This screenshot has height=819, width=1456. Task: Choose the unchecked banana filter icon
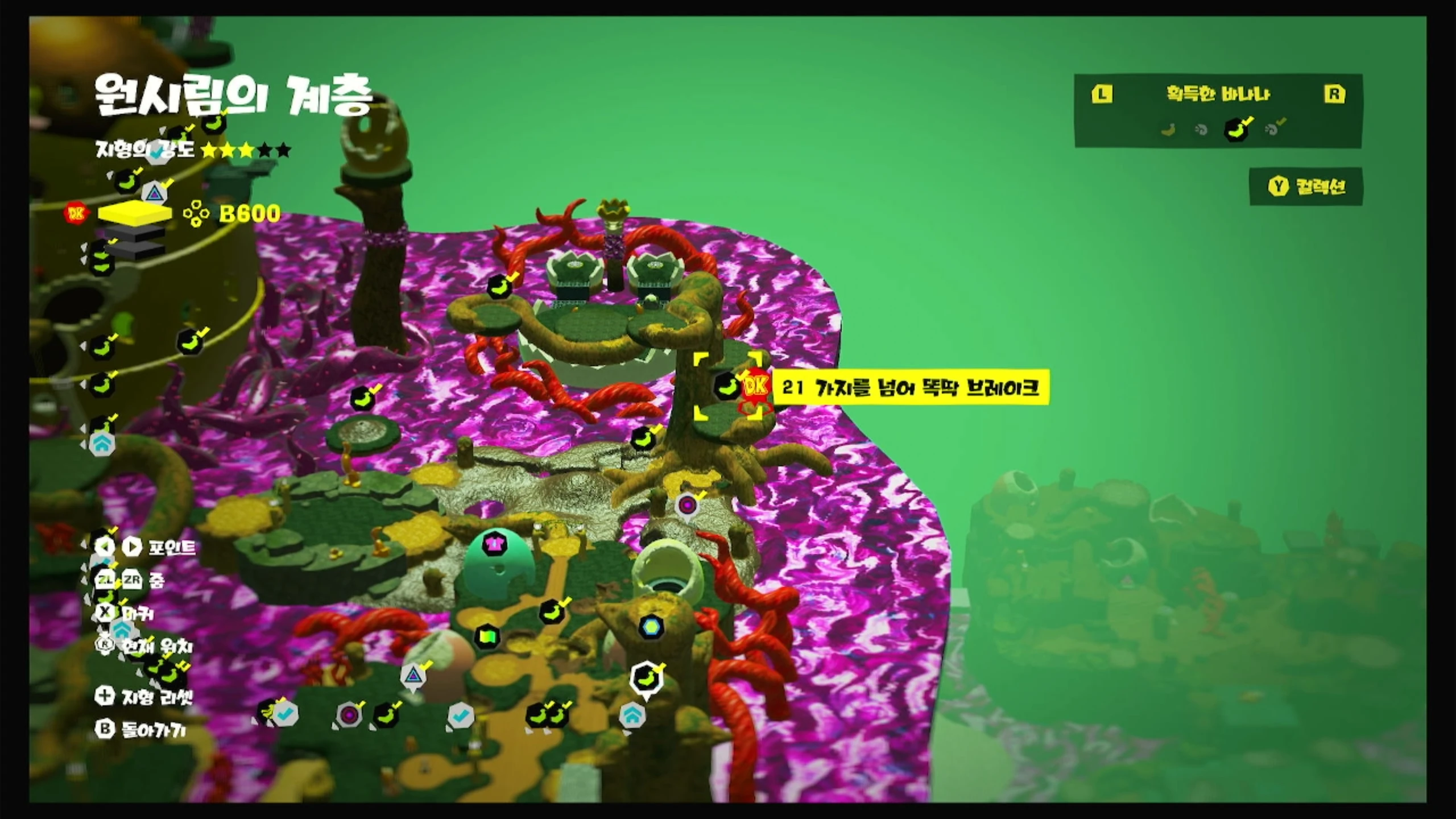(1168, 130)
